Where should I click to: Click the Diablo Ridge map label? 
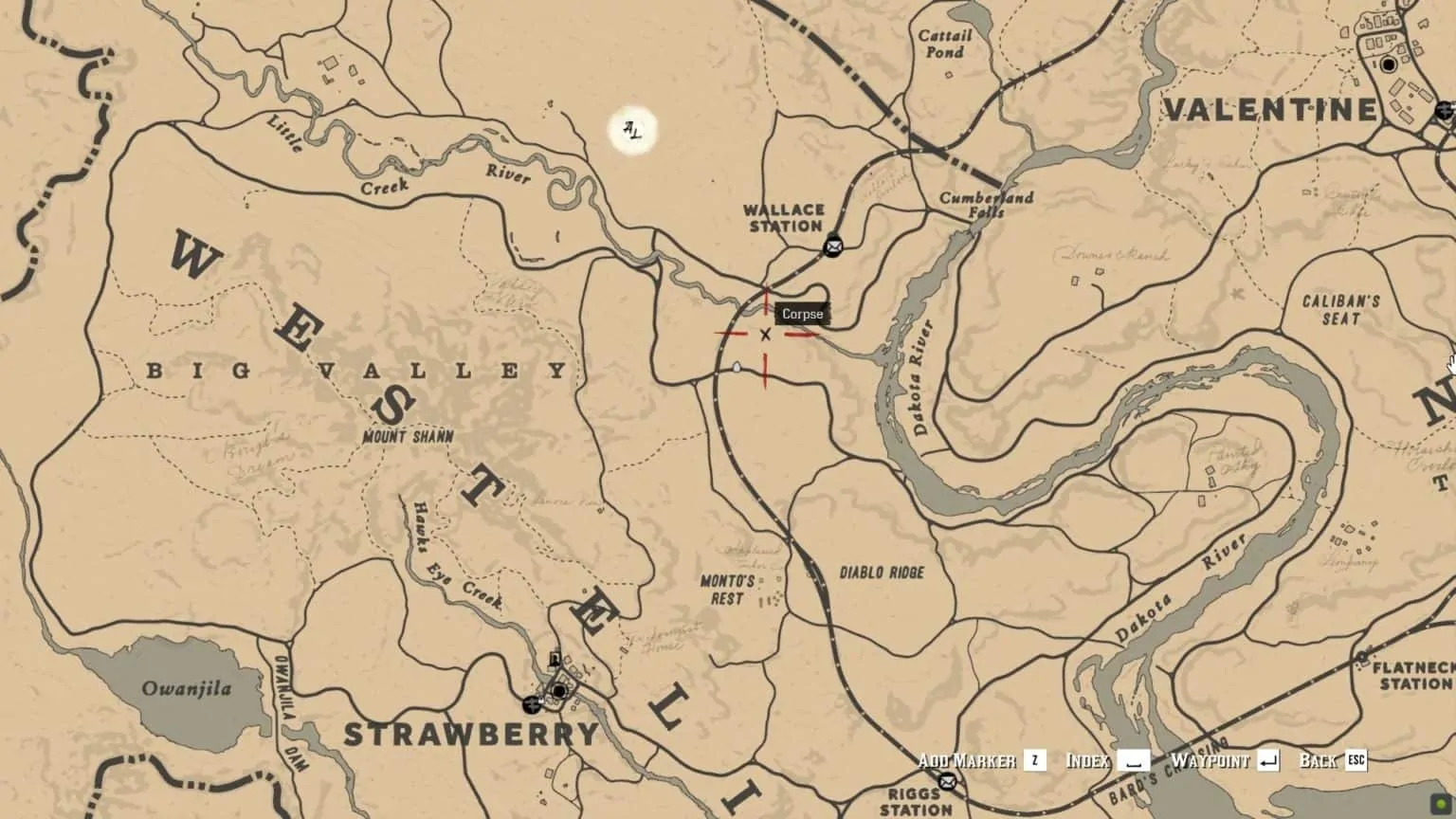pos(883,572)
